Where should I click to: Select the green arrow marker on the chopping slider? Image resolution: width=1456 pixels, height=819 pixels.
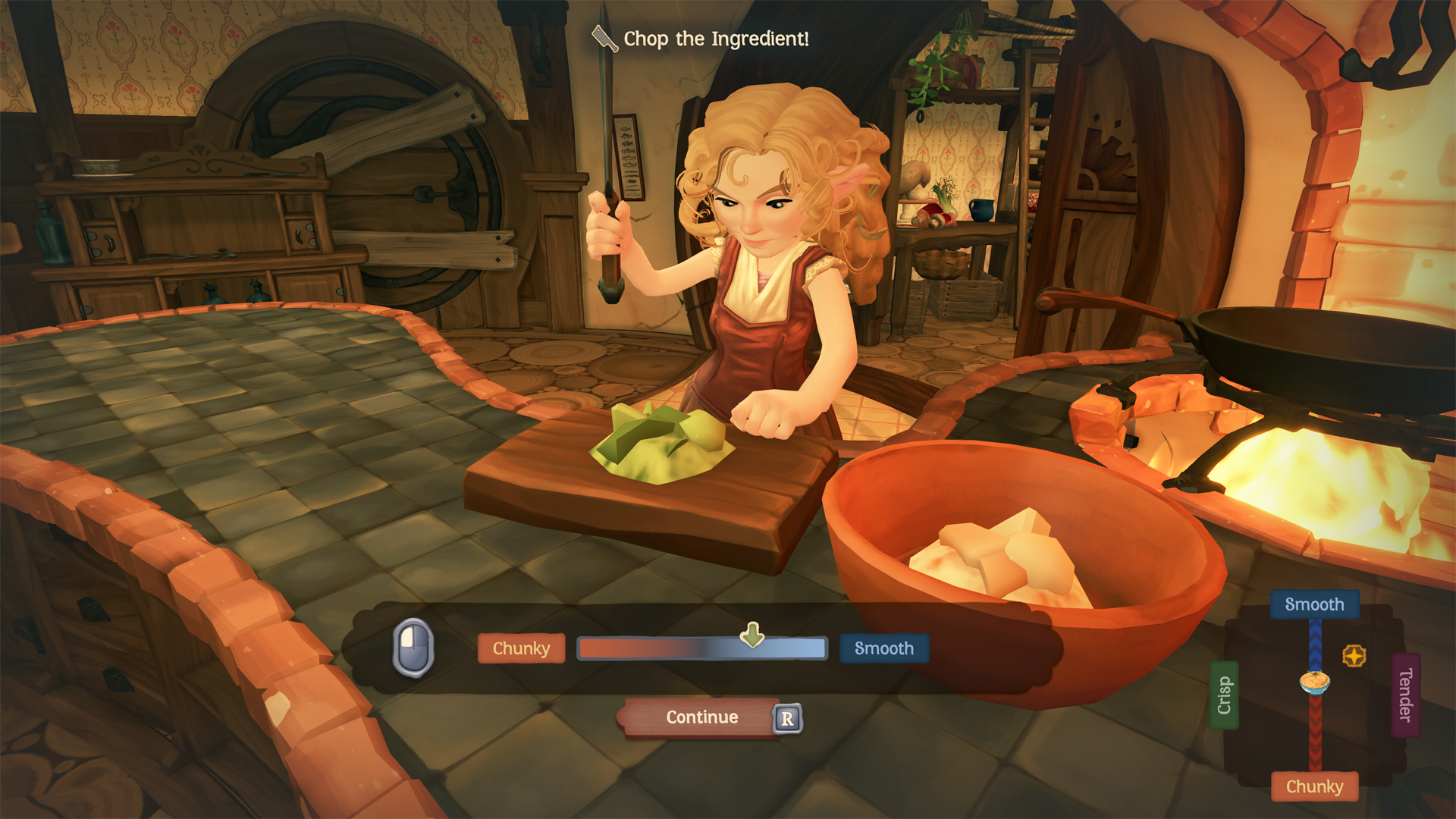tap(752, 635)
